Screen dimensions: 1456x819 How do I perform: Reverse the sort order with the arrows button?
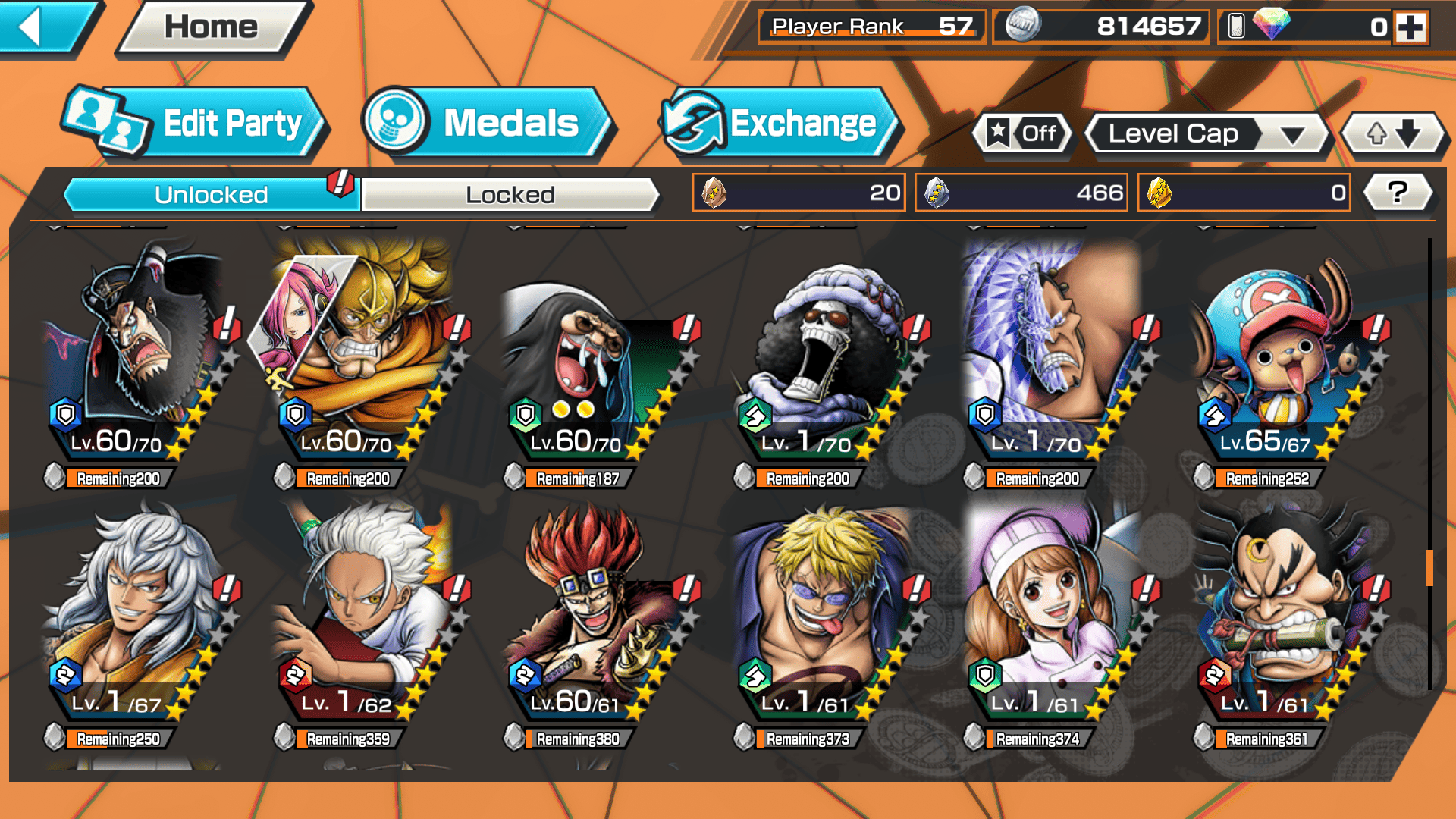tap(1393, 134)
